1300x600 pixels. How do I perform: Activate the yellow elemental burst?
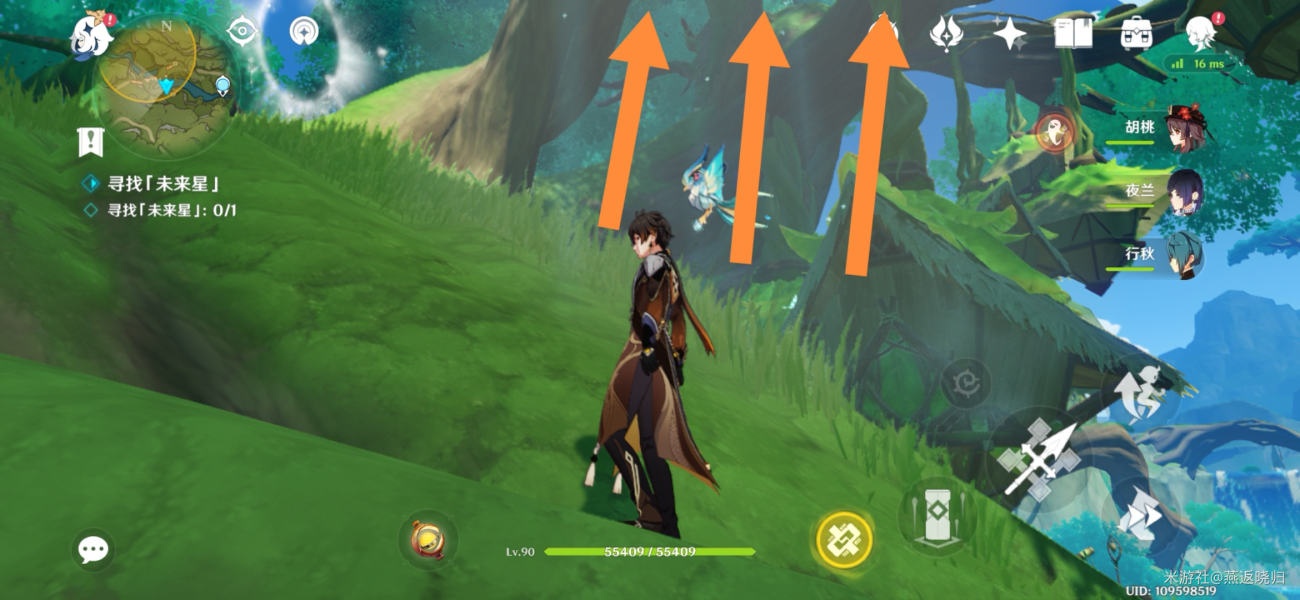[x=845, y=541]
